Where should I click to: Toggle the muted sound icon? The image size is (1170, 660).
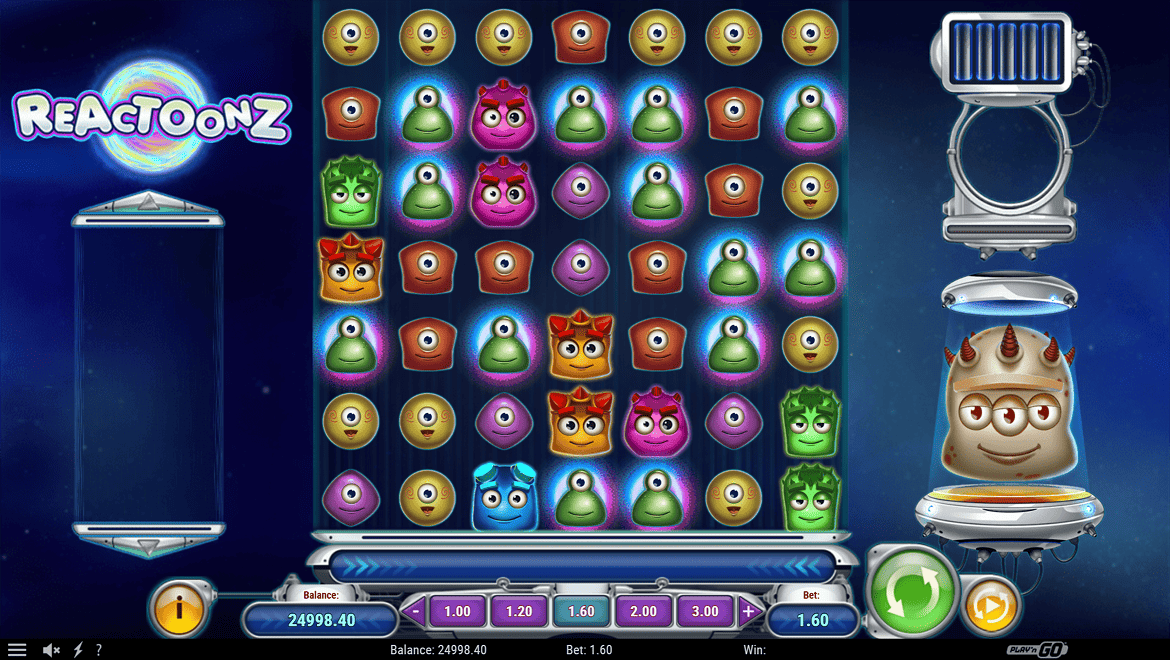(52, 650)
